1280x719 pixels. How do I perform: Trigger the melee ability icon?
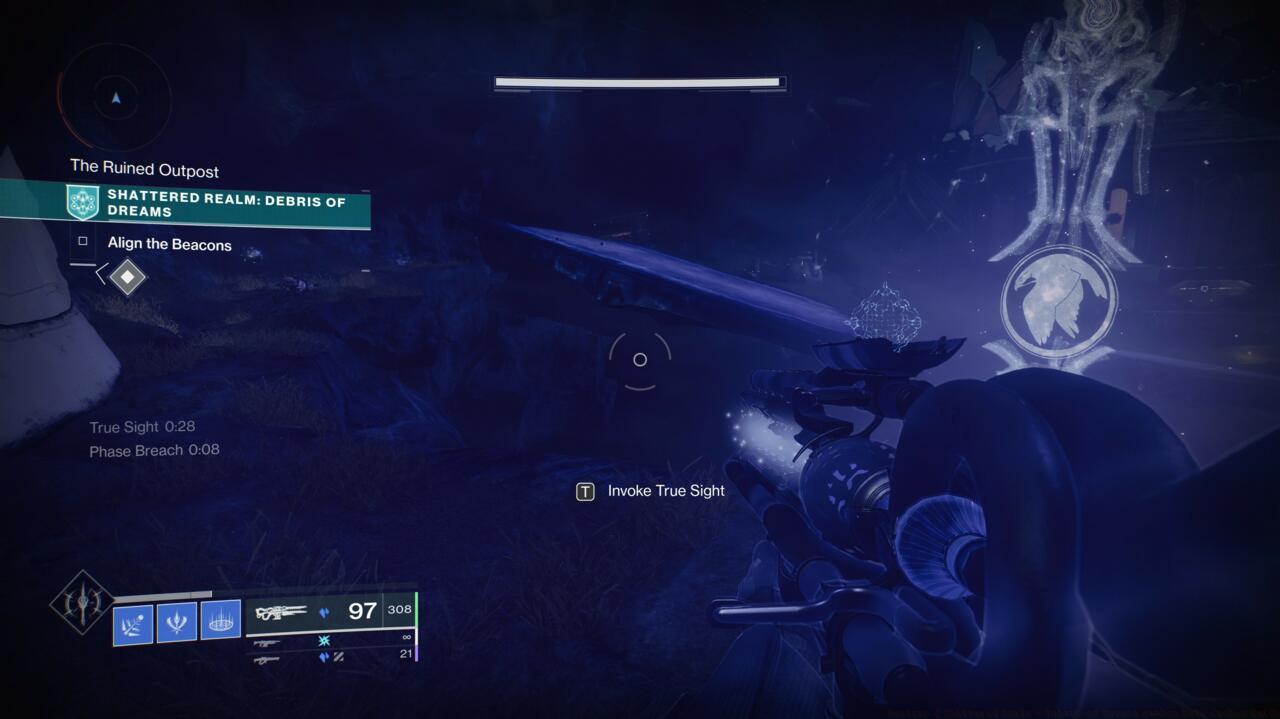(x=177, y=622)
